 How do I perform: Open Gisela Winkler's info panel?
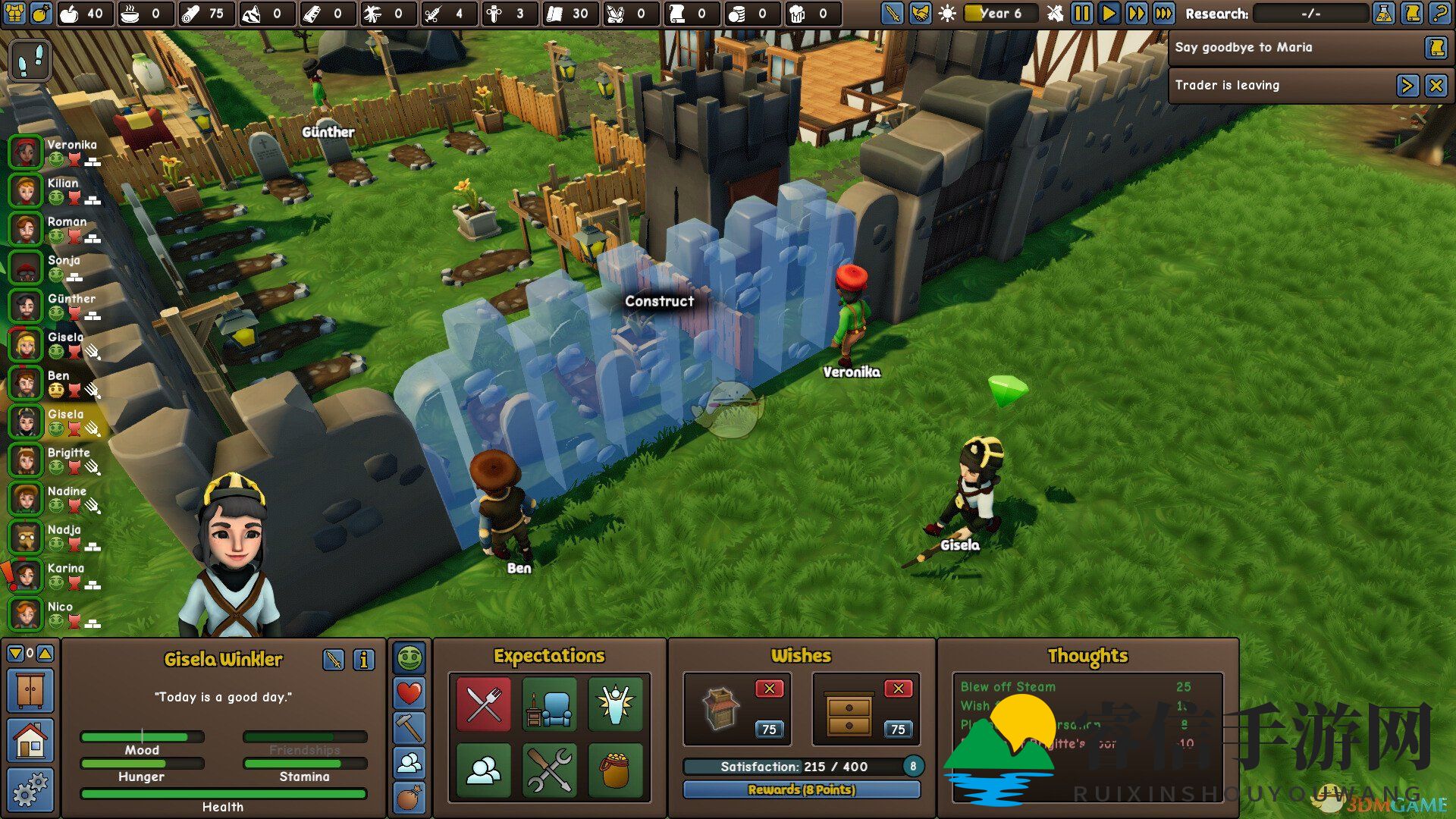point(364,660)
